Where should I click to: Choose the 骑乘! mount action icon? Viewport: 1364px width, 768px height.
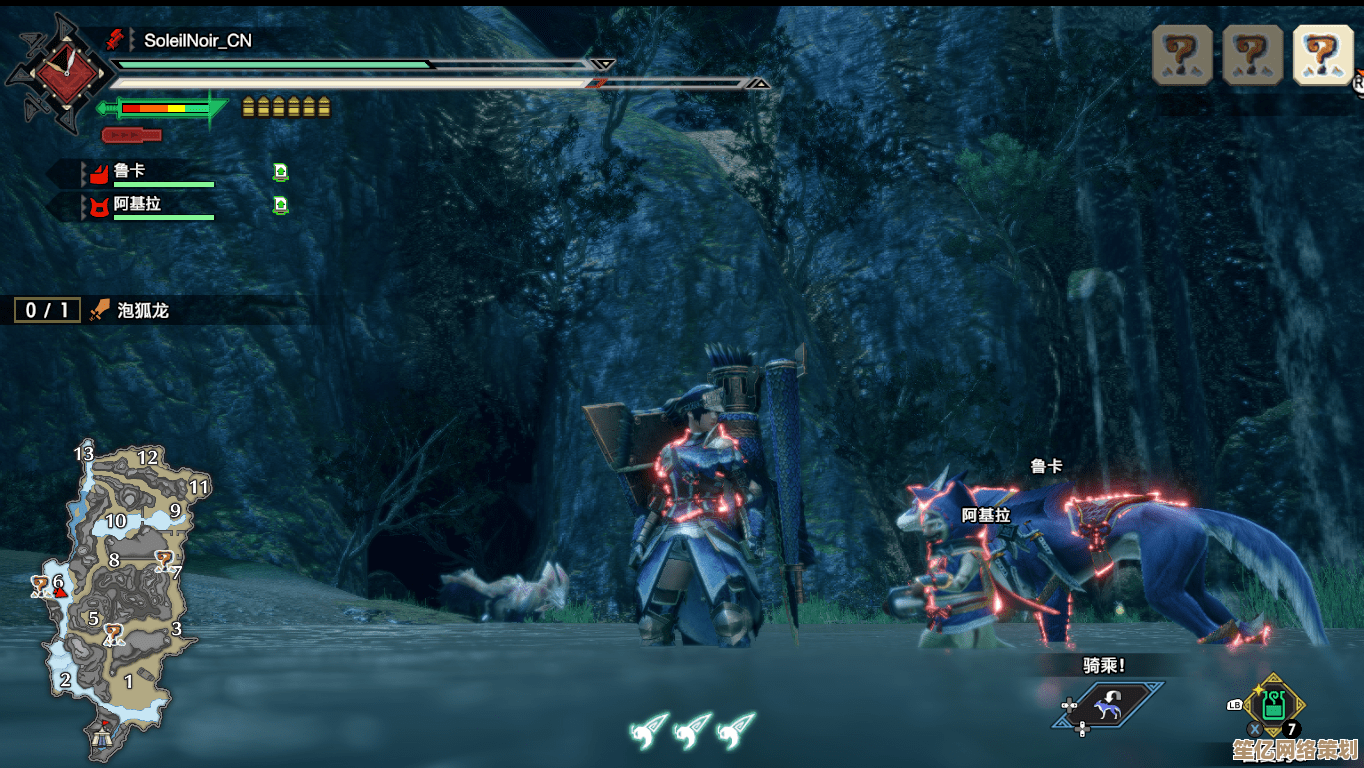(x=1109, y=706)
